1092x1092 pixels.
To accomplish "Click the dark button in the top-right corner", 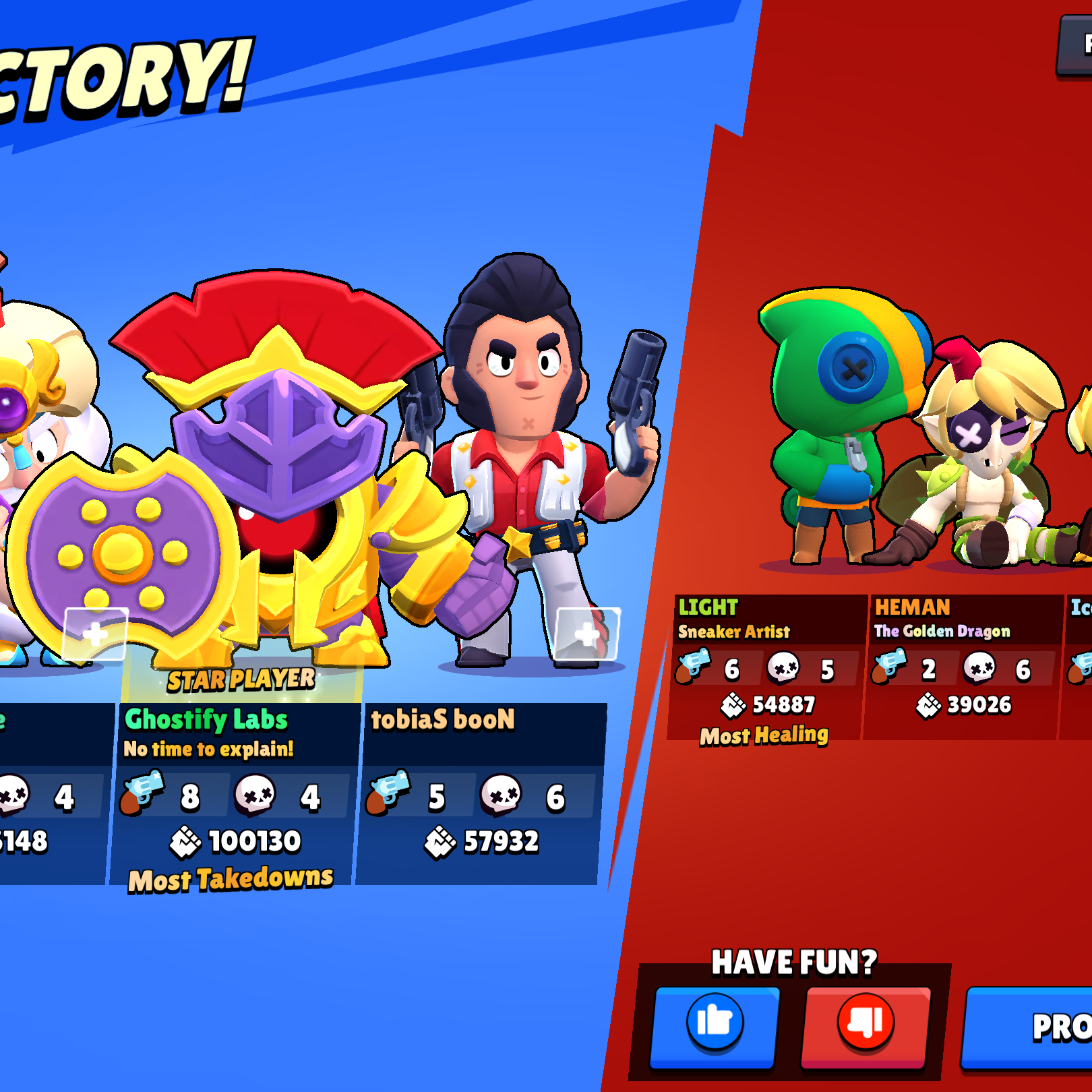I will (1076, 46).
